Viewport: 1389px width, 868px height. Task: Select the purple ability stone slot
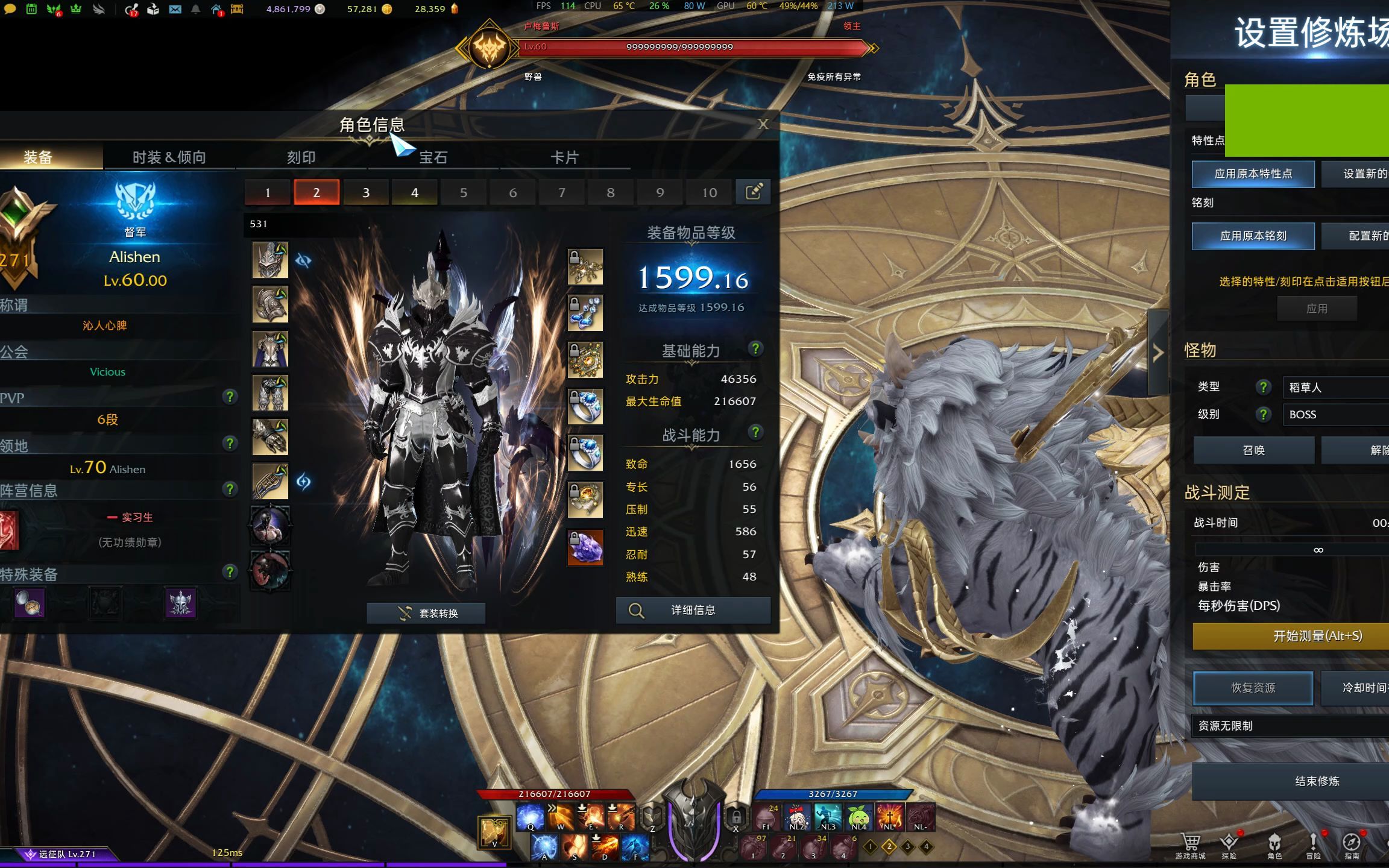[585, 547]
